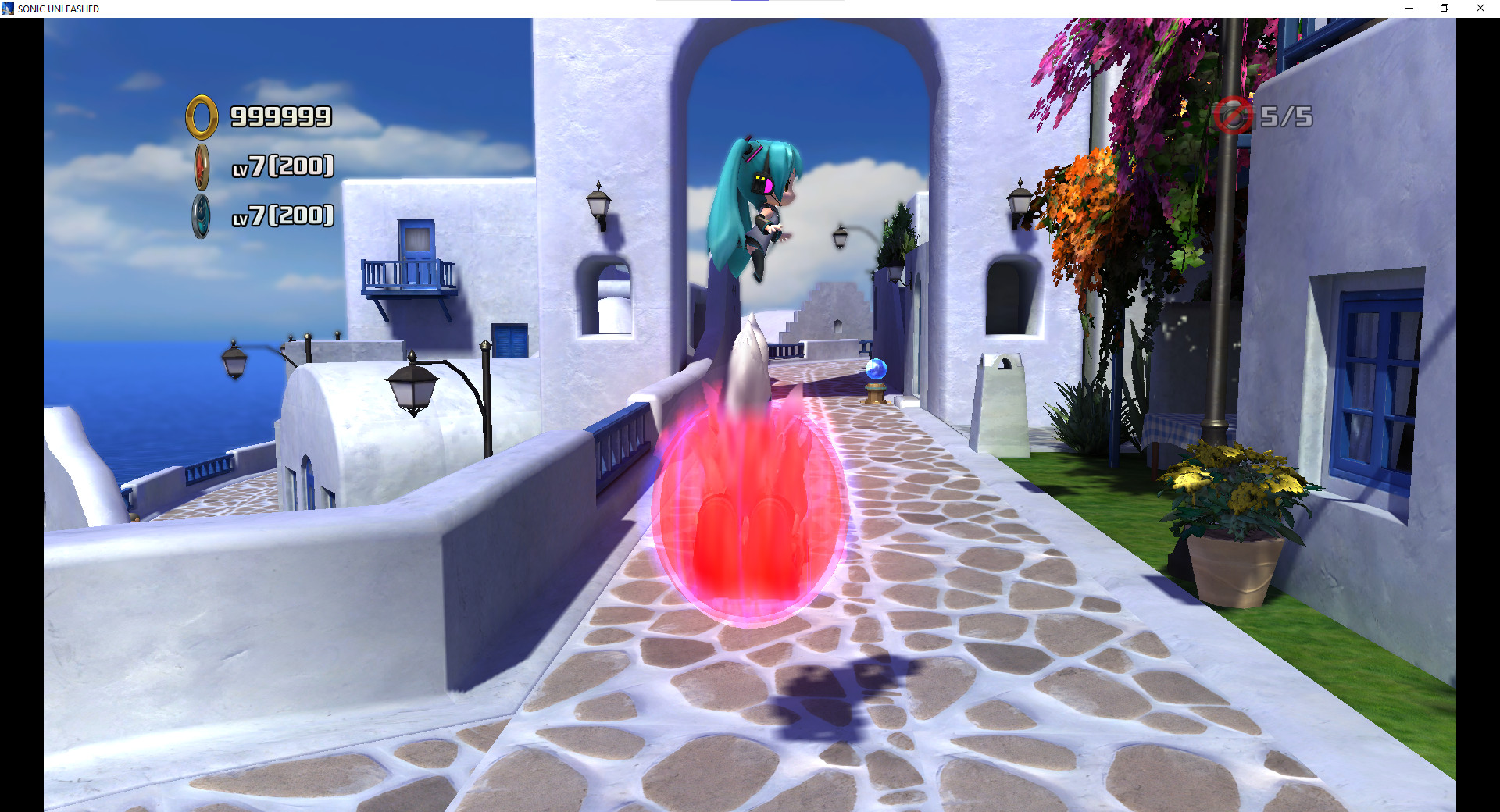Click the Sonic Unleashed title bar icon
This screenshot has width=1500, height=812.
tap(8, 9)
